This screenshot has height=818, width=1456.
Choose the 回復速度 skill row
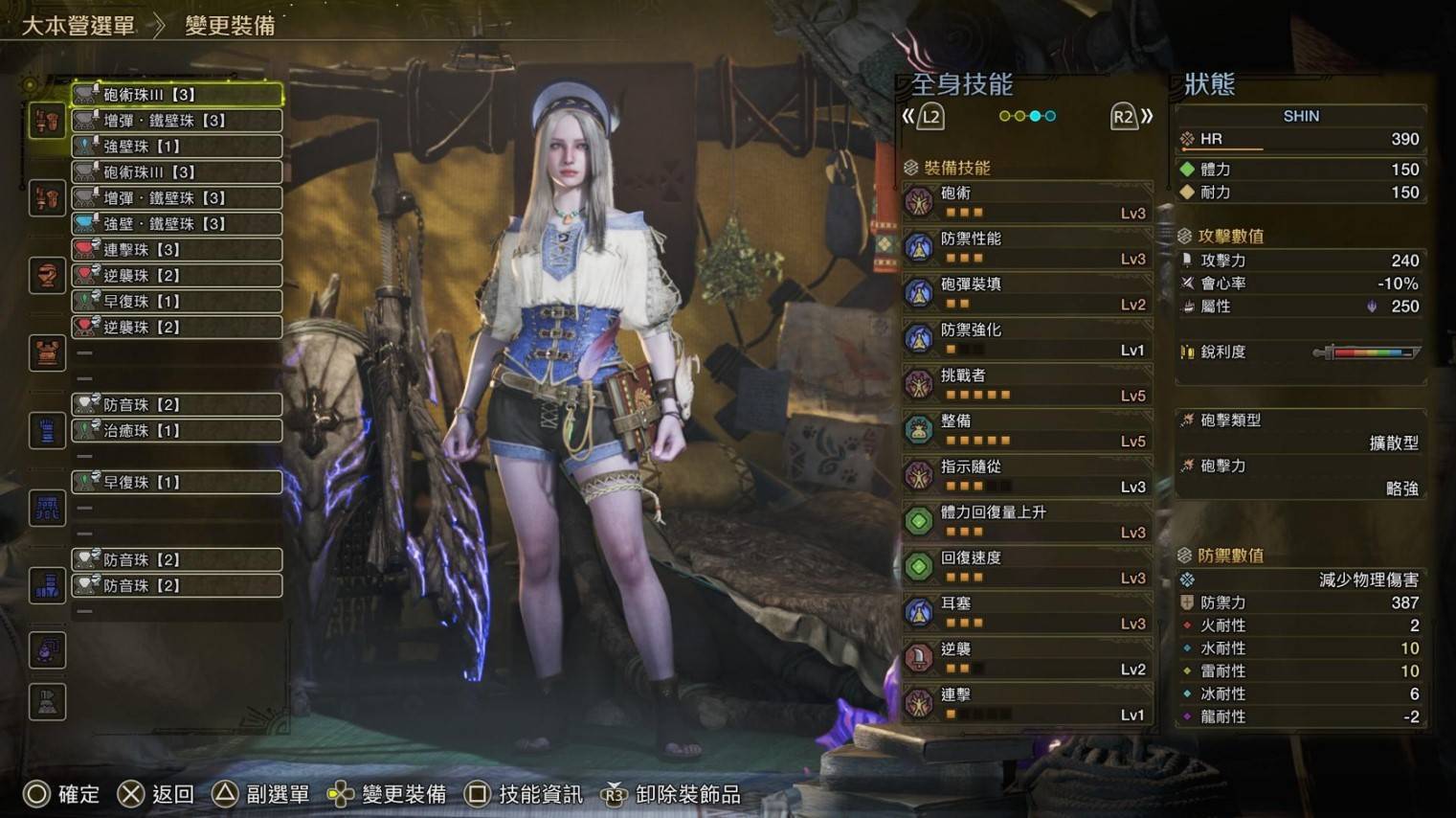(x=1026, y=567)
